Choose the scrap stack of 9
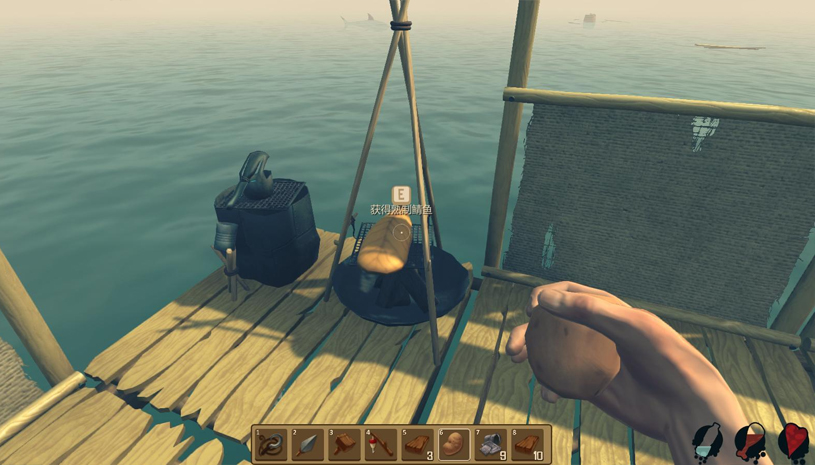Viewport: 815px width, 465px height. click(x=492, y=444)
